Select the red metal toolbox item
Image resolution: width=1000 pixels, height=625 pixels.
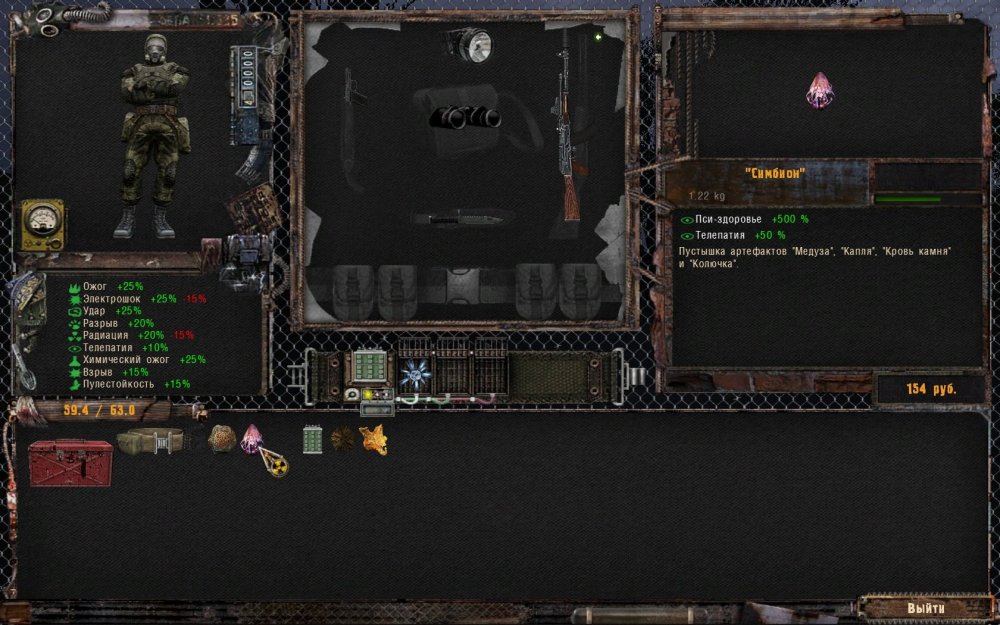(70, 462)
